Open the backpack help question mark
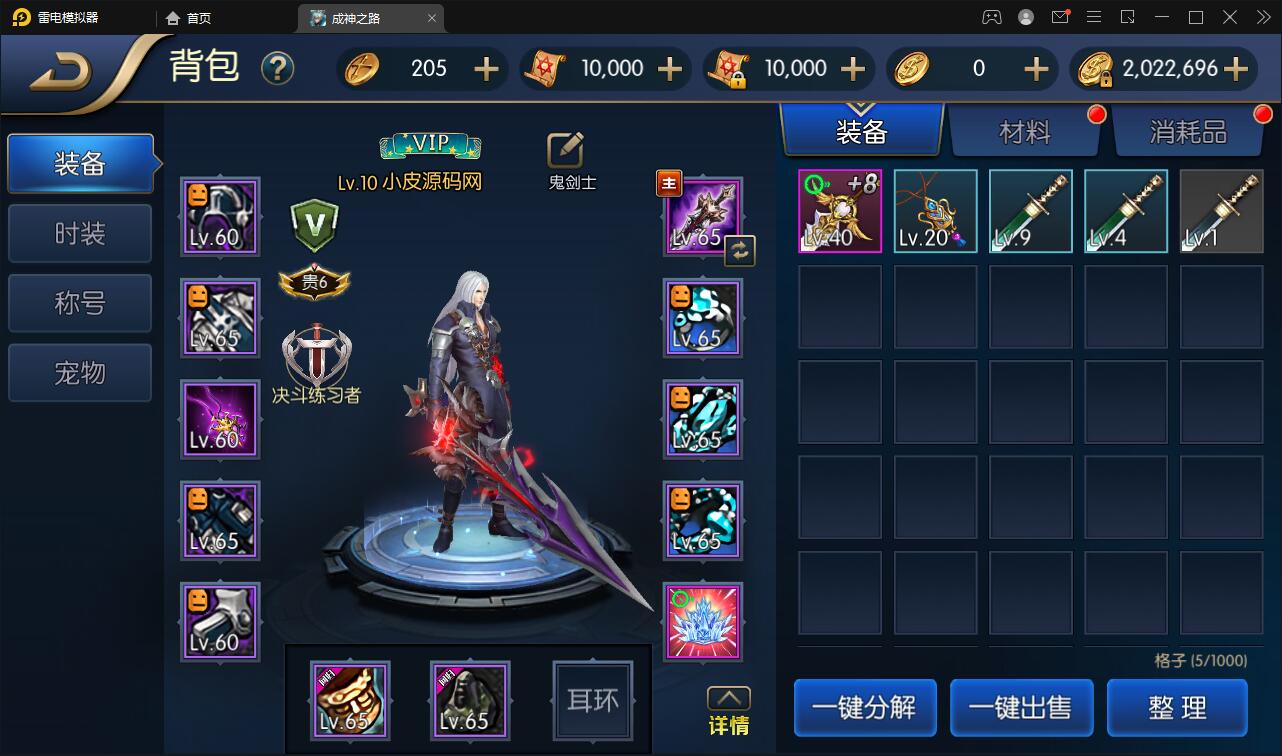This screenshot has width=1282, height=756. pyautogui.click(x=277, y=68)
